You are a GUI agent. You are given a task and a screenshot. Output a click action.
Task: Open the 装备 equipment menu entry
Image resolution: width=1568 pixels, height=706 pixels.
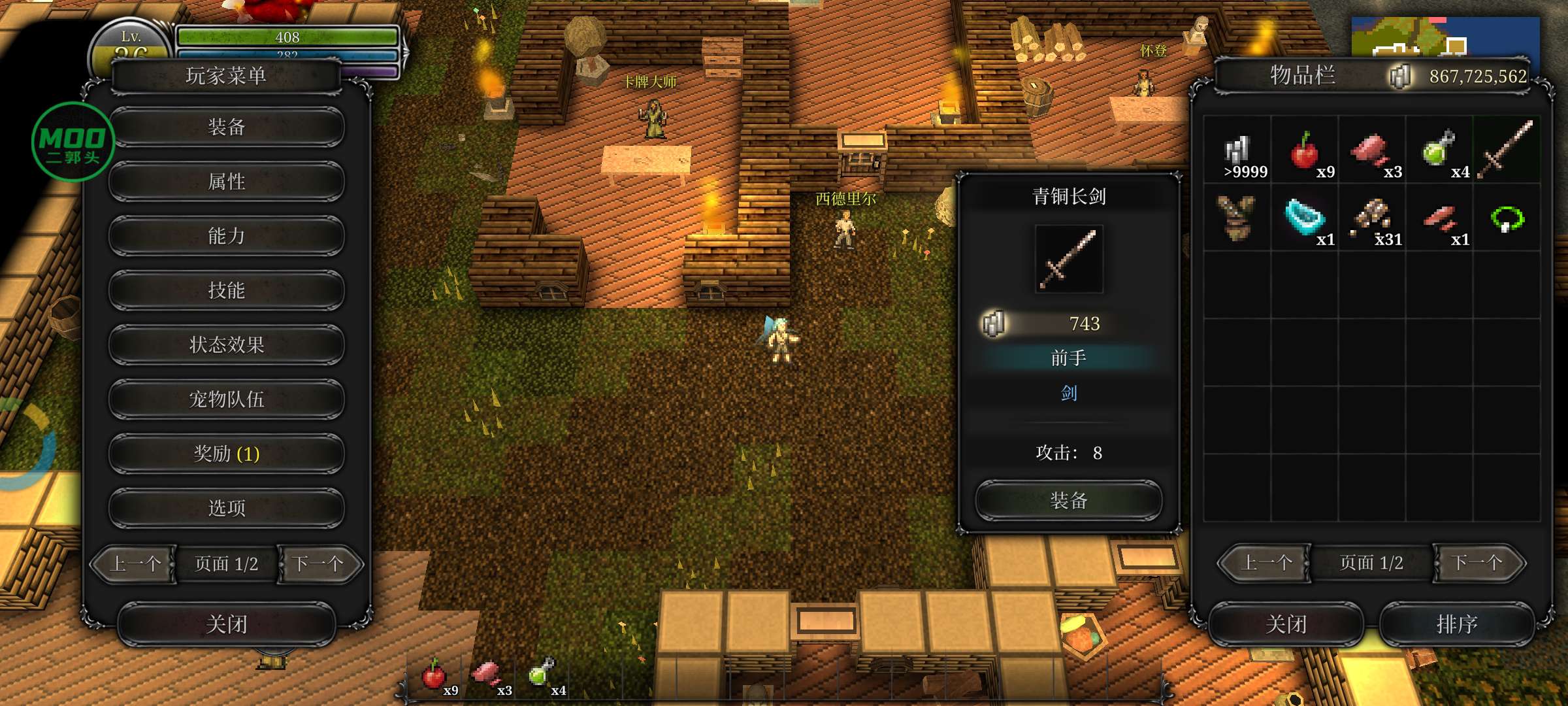pyautogui.click(x=226, y=127)
